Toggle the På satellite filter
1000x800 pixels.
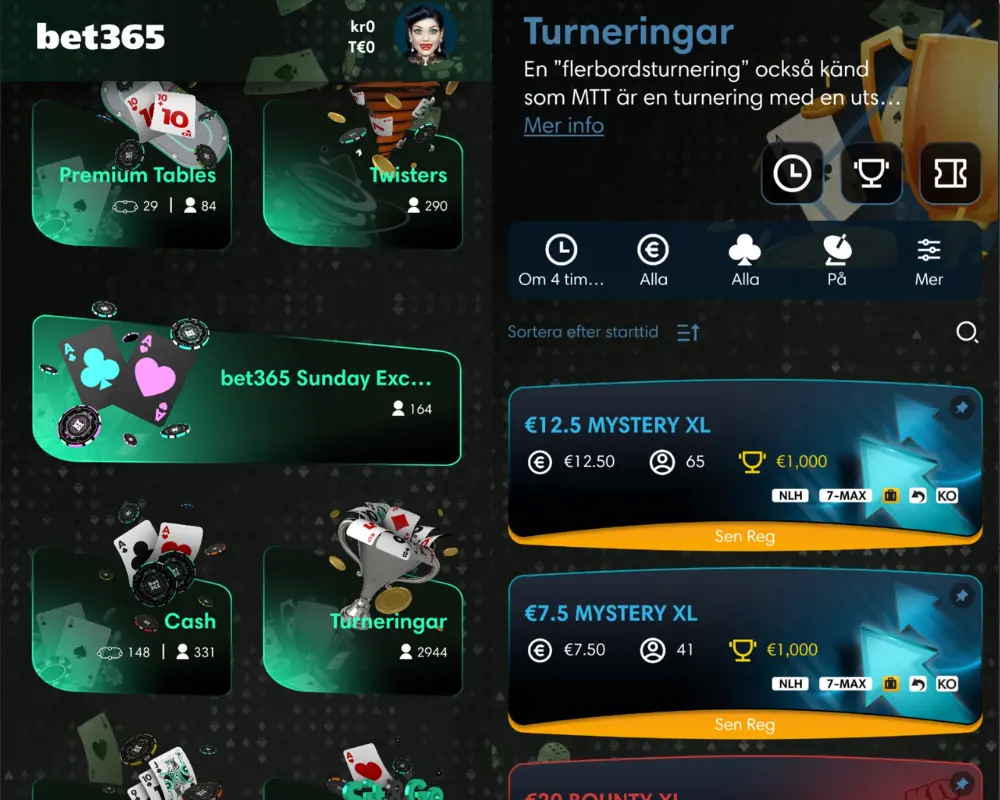837,261
